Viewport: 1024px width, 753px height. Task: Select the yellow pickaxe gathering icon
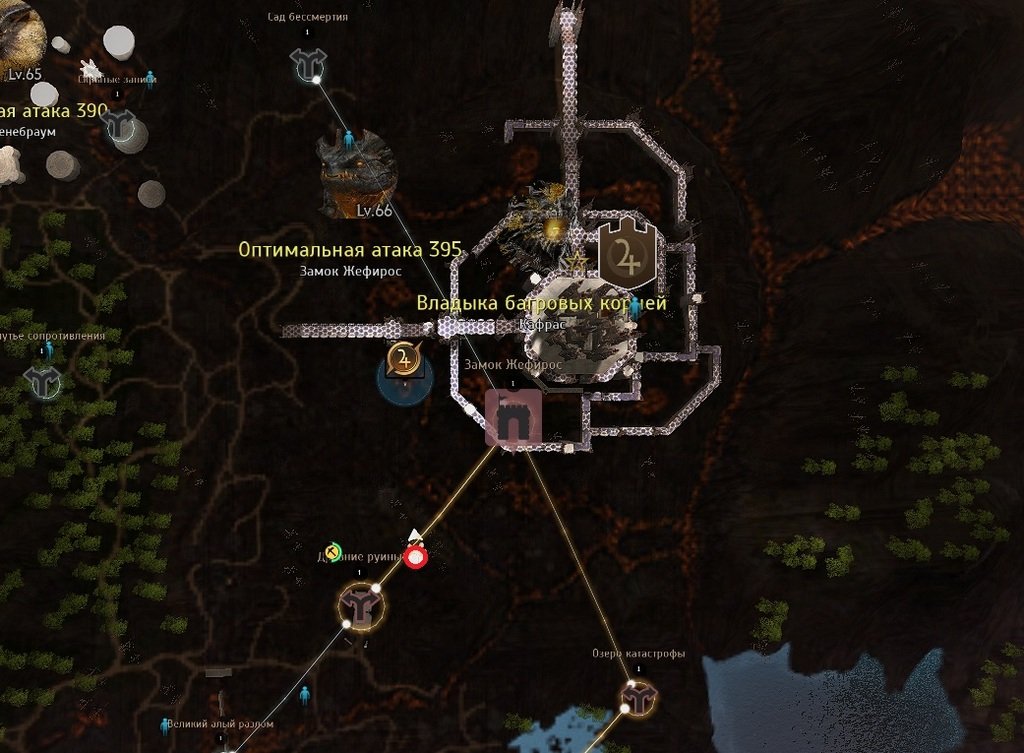click(x=334, y=550)
